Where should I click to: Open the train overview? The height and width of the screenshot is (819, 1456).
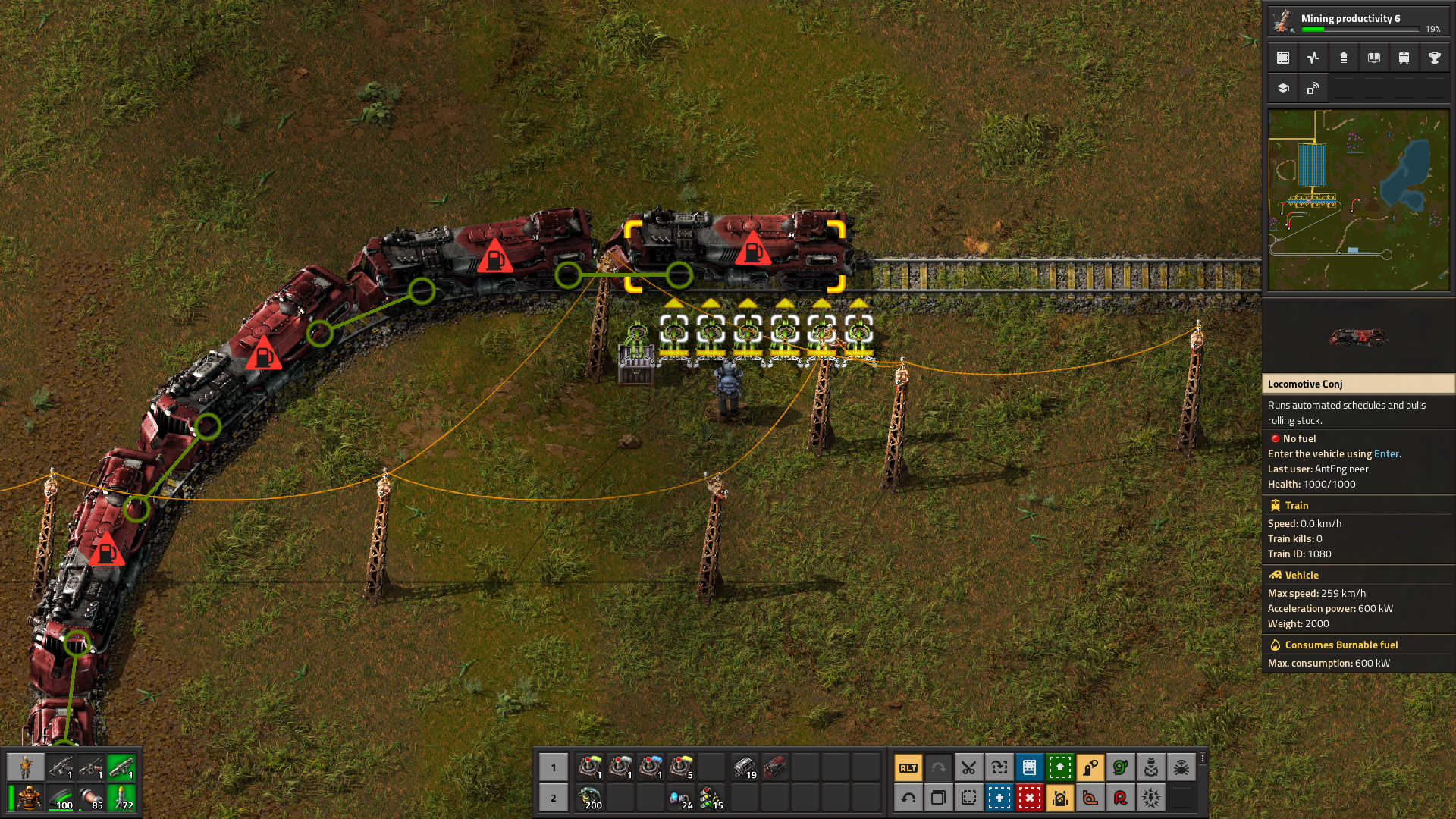(1404, 57)
